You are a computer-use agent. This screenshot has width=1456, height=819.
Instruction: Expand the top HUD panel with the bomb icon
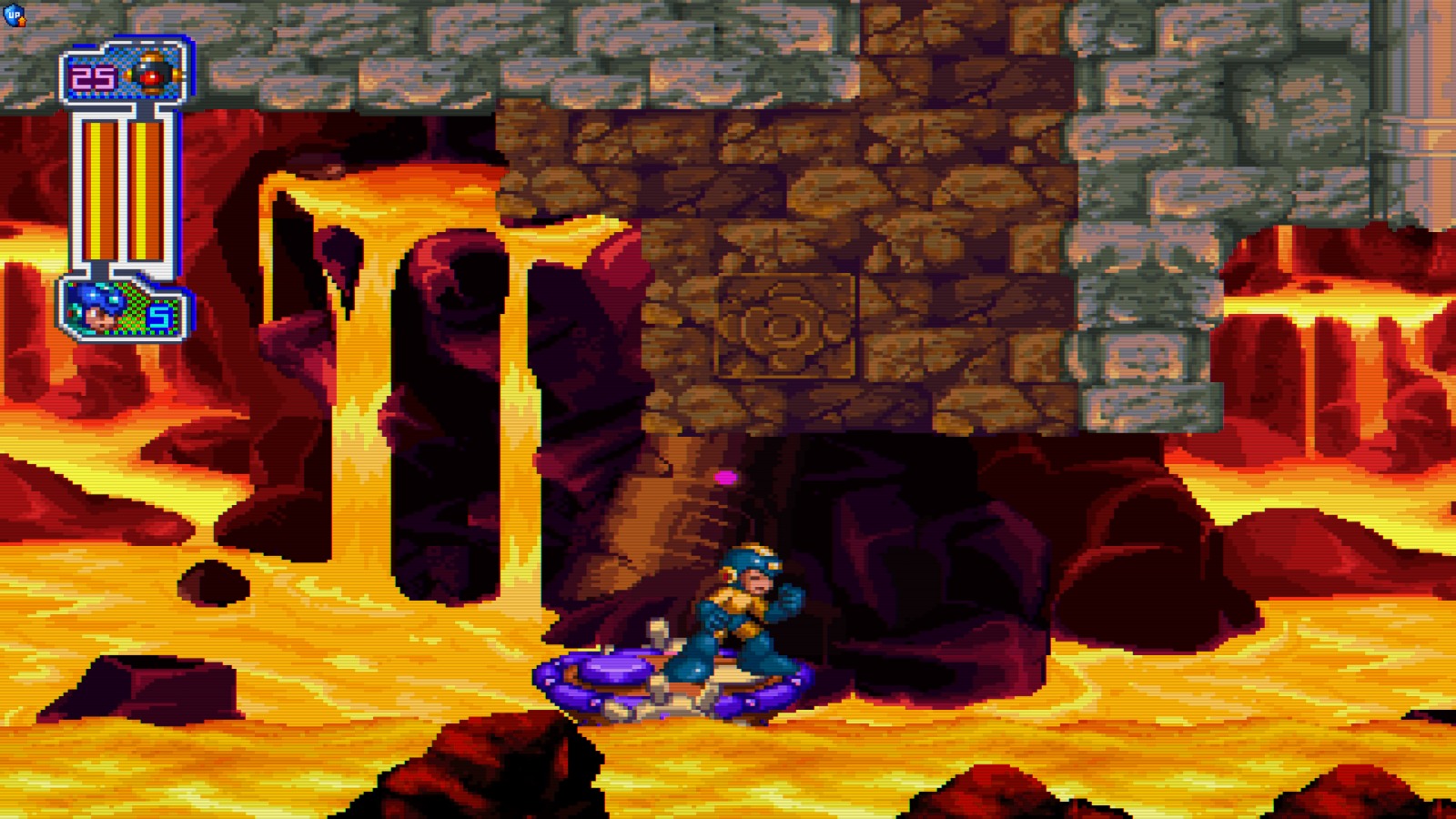click(126, 75)
